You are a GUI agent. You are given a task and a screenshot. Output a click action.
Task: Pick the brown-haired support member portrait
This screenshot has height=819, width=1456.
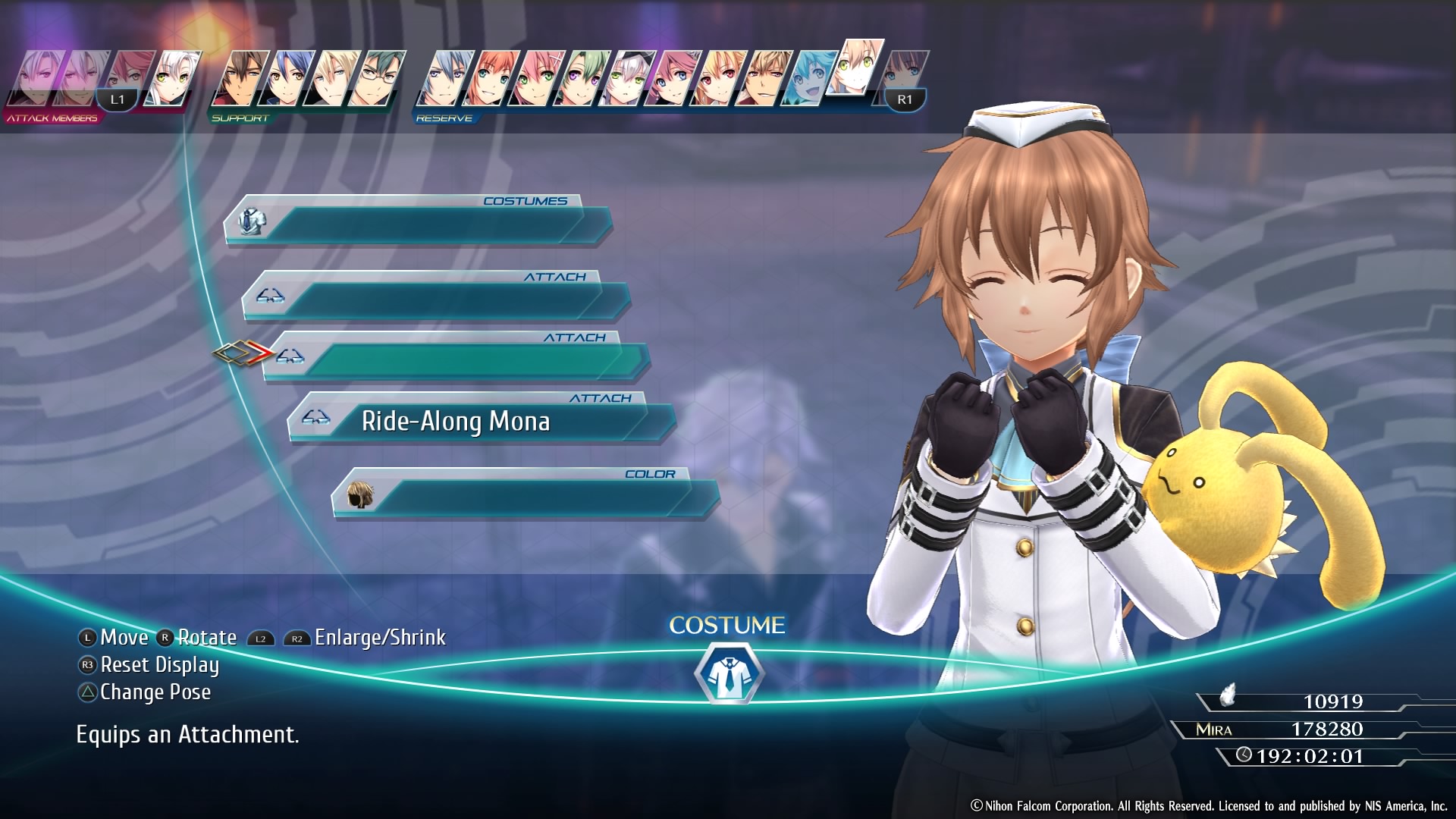coord(239,78)
